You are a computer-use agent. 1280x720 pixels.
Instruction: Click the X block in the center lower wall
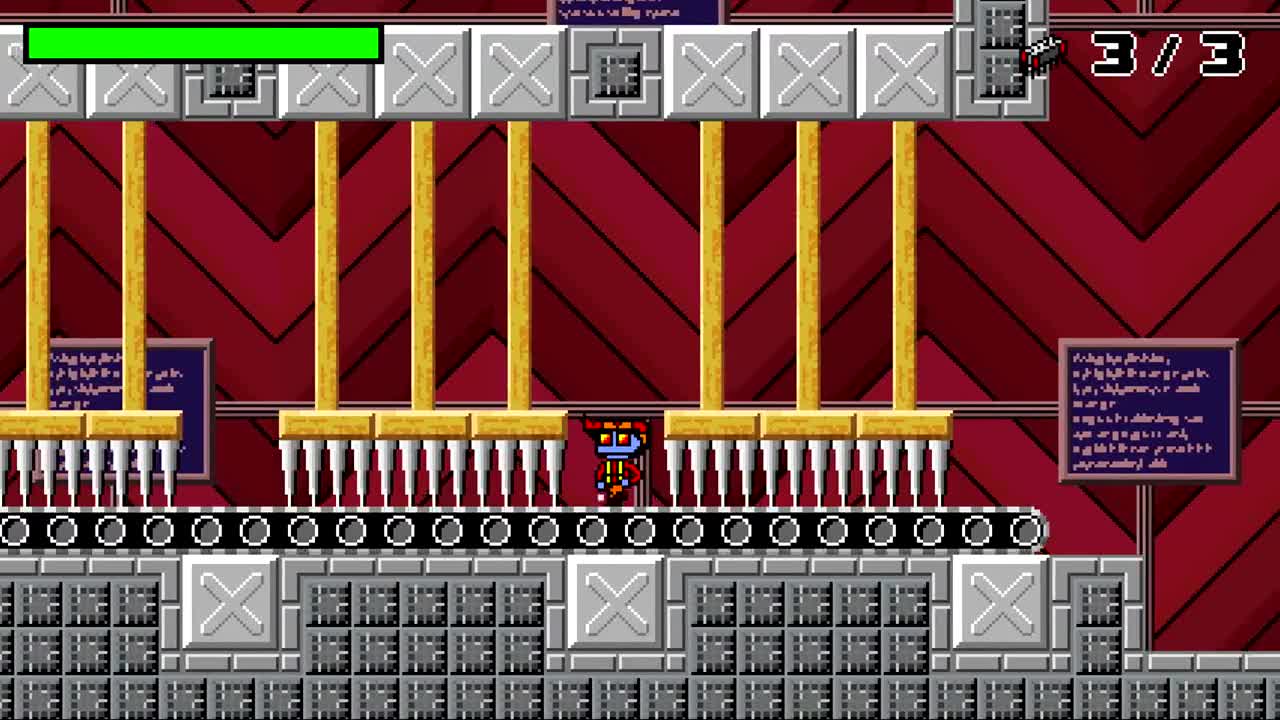(x=614, y=600)
